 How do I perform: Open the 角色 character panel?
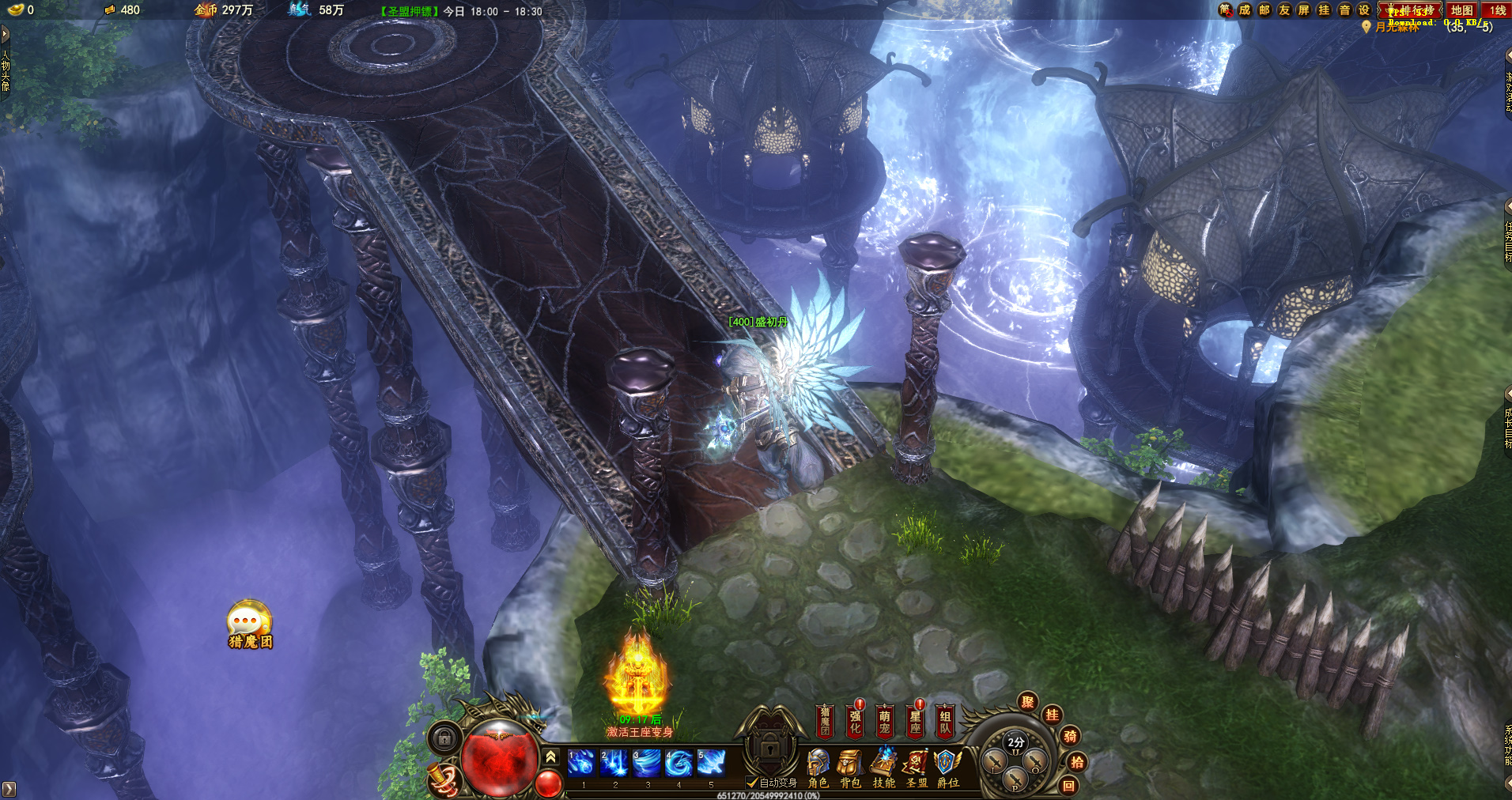click(818, 768)
